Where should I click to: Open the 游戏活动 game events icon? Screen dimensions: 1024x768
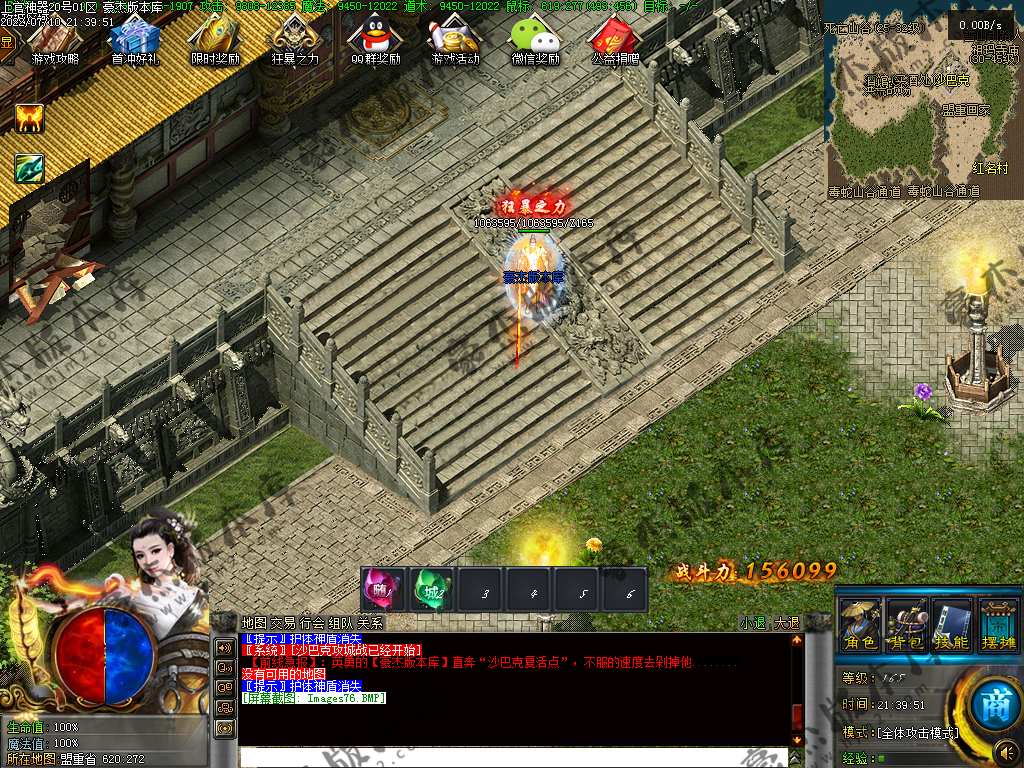click(x=455, y=40)
